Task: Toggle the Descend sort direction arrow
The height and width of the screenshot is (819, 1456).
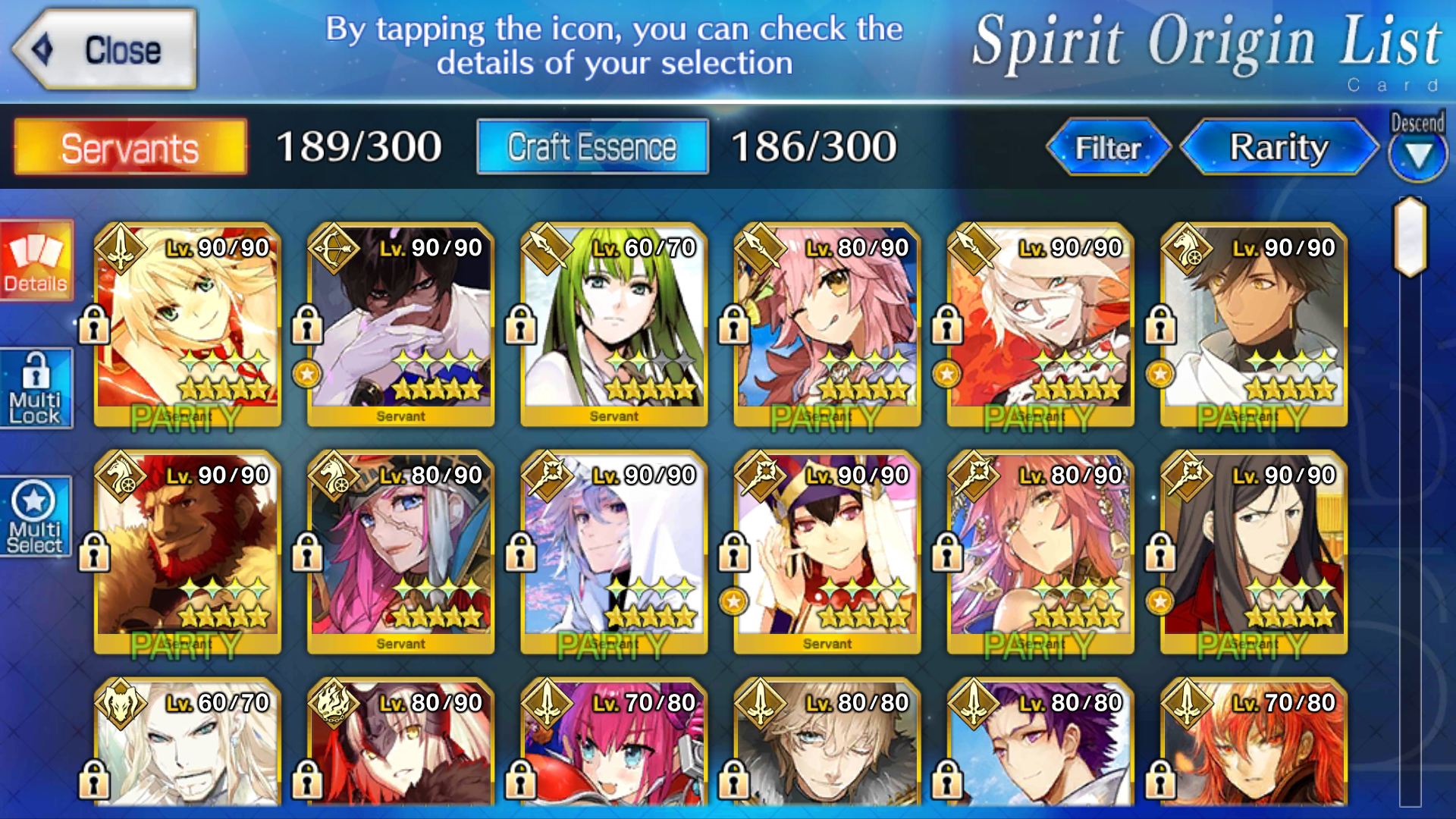Action: coord(1417,155)
